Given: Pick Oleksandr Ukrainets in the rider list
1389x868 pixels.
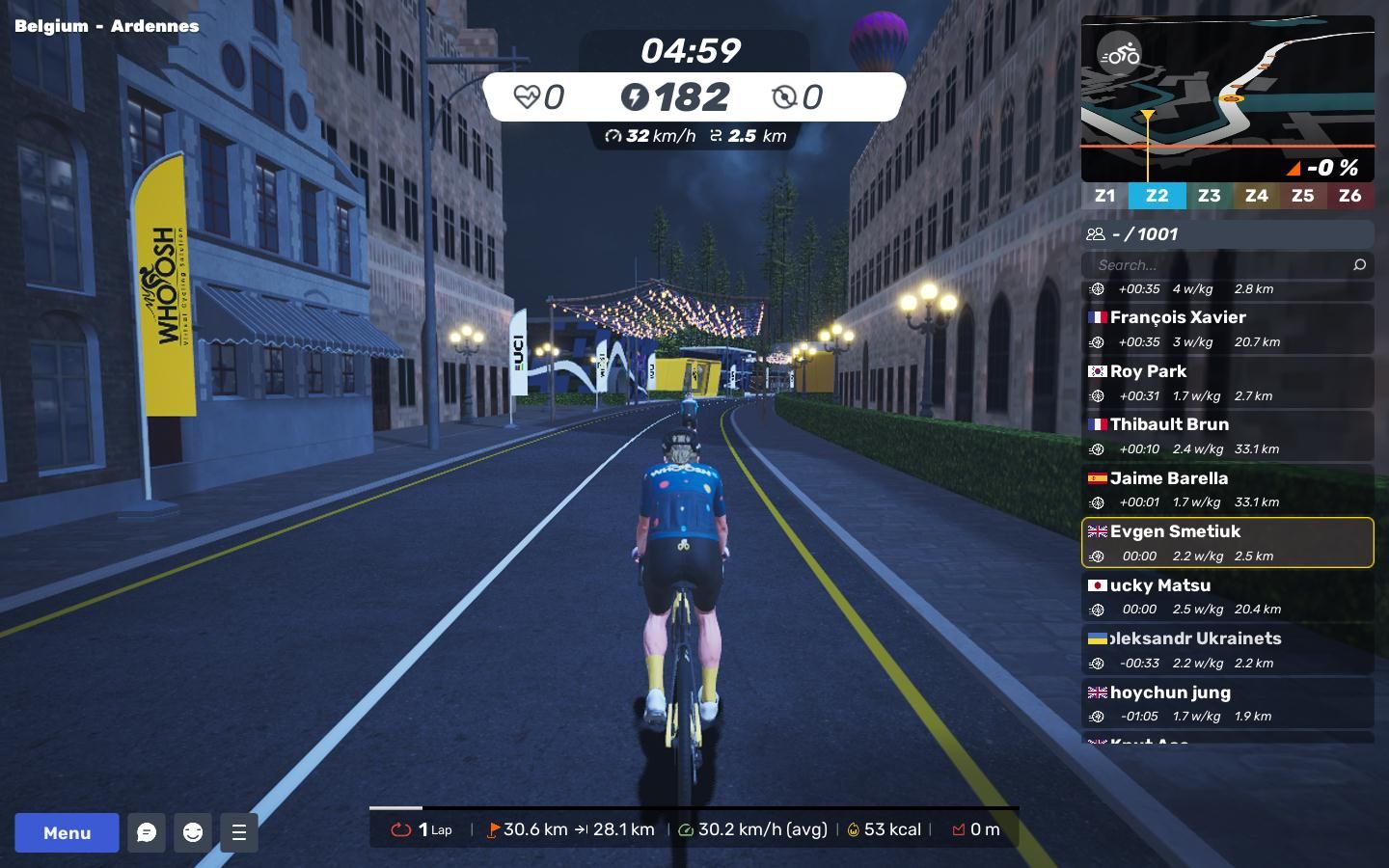Looking at the screenshot, I should click(1227, 650).
